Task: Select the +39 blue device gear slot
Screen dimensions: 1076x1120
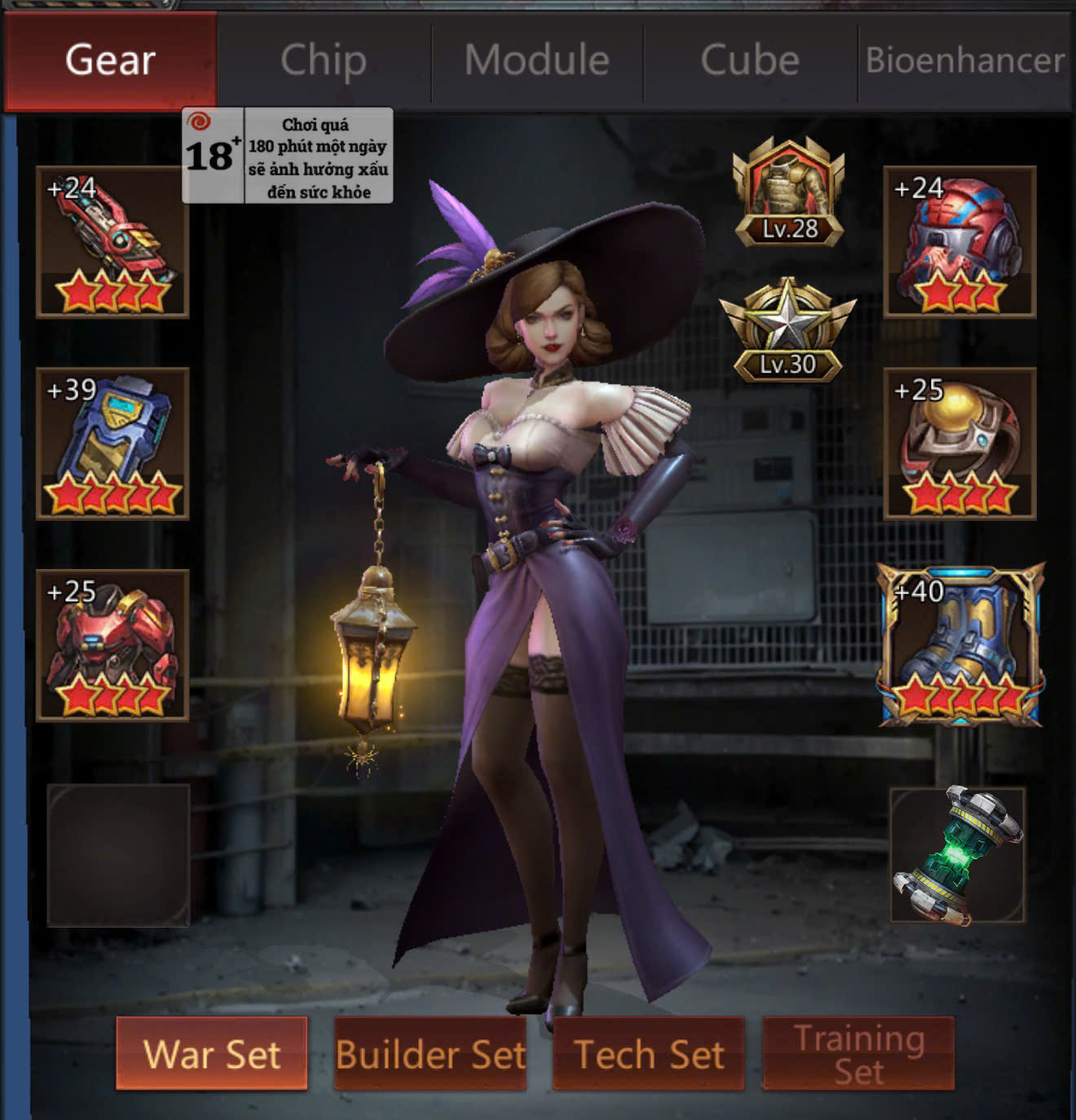Action: click(x=112, y=443)
